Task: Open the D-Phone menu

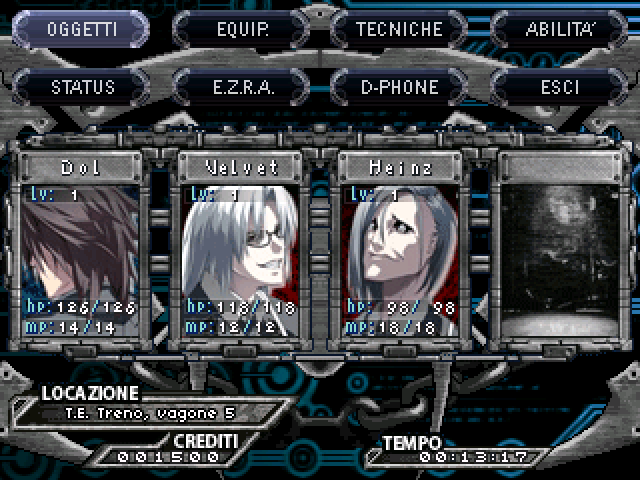Action: pos(400,87)
